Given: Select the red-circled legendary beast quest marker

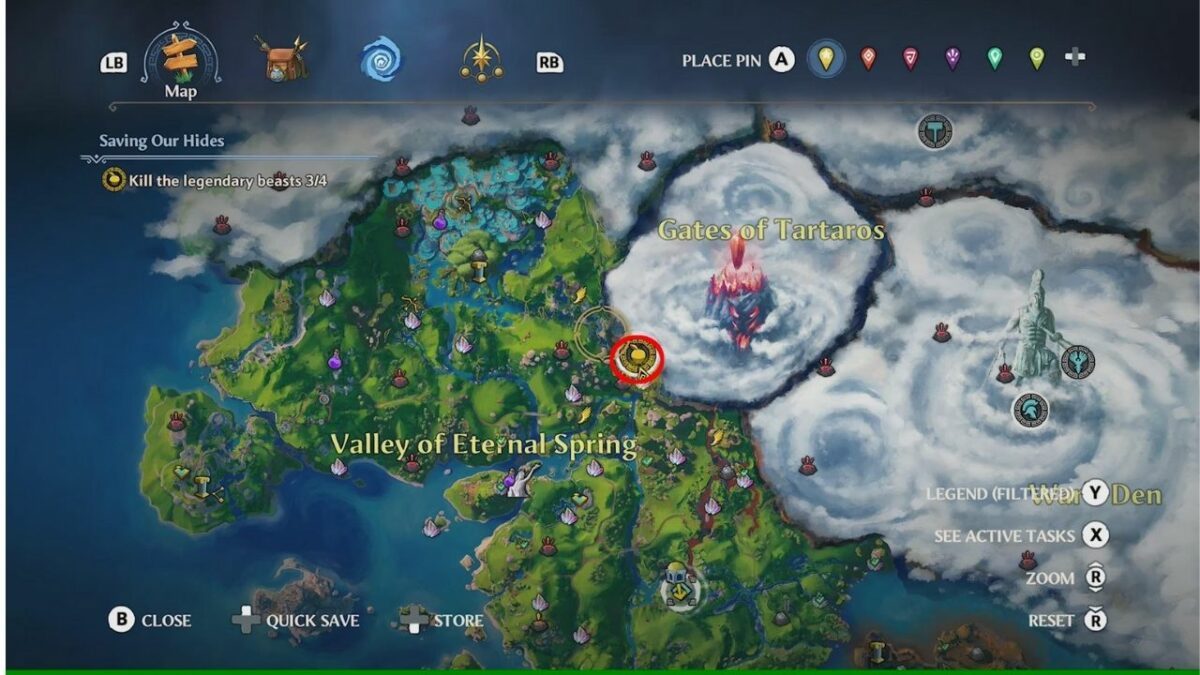Looking at the screenshot, I should click(636, 355).
